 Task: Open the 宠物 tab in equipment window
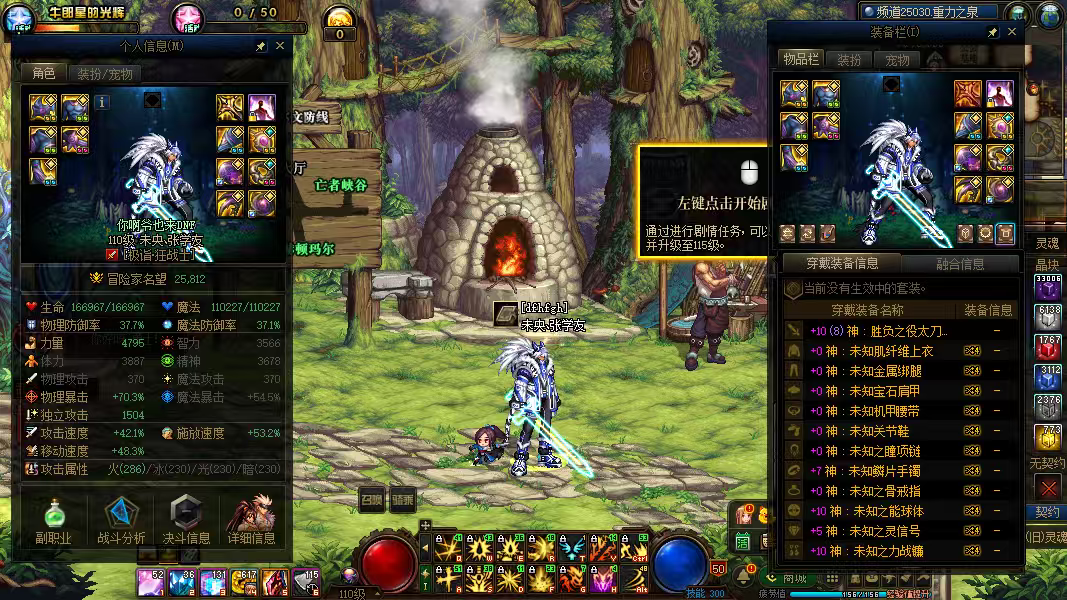[x=897, y=60]
